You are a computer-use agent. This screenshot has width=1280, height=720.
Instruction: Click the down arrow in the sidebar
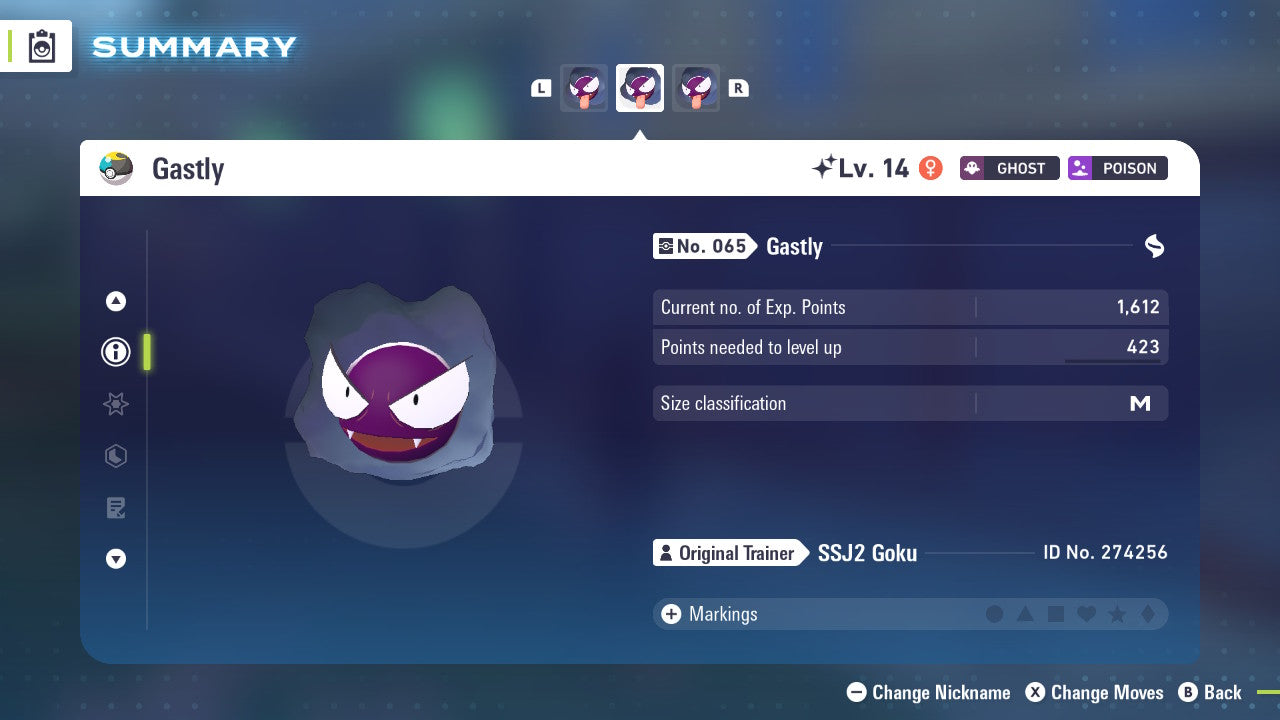pos(115,559)
